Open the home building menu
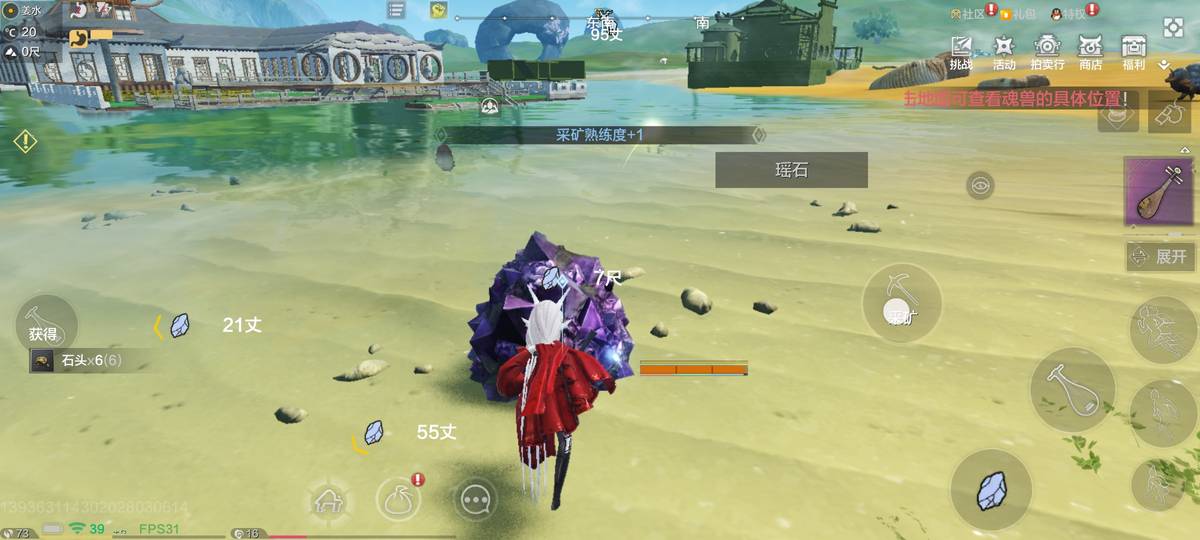Screen dimensions: 1200x540 point(330,499)
